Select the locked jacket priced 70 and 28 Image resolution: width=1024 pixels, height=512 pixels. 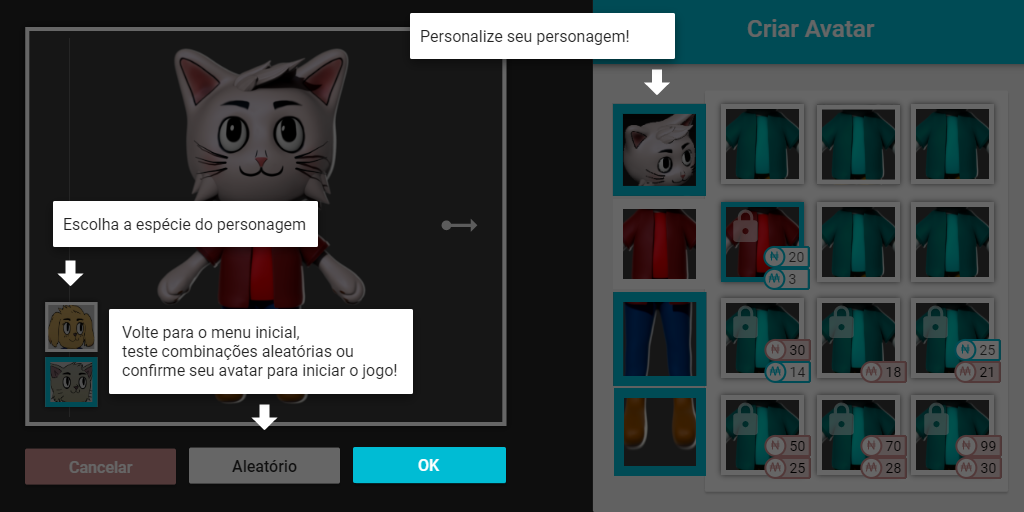click(856, 433)
